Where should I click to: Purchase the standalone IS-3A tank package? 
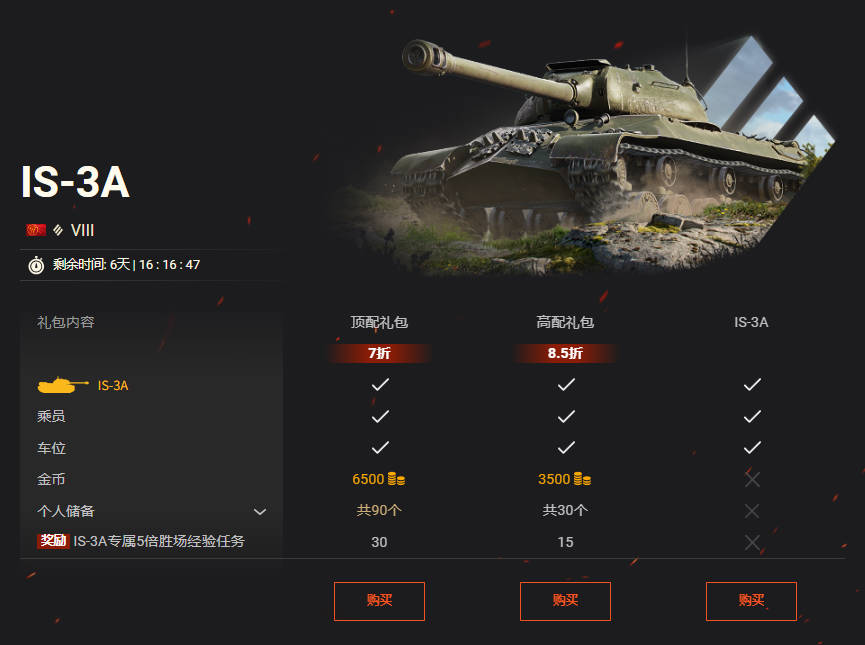(751, 601)
